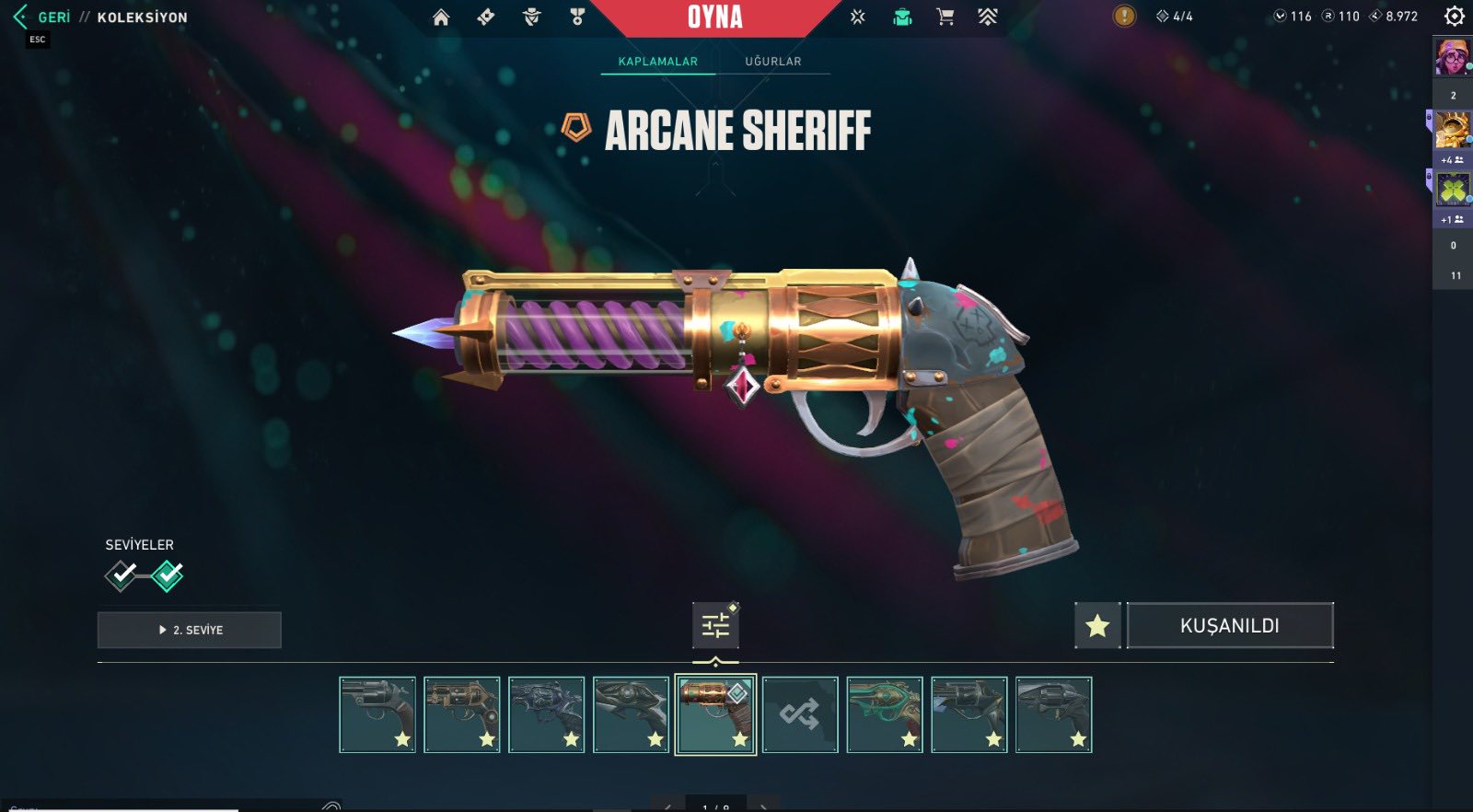Open the battle pass ticket icon
This screenshot has width=1473, height=812.
486,17
